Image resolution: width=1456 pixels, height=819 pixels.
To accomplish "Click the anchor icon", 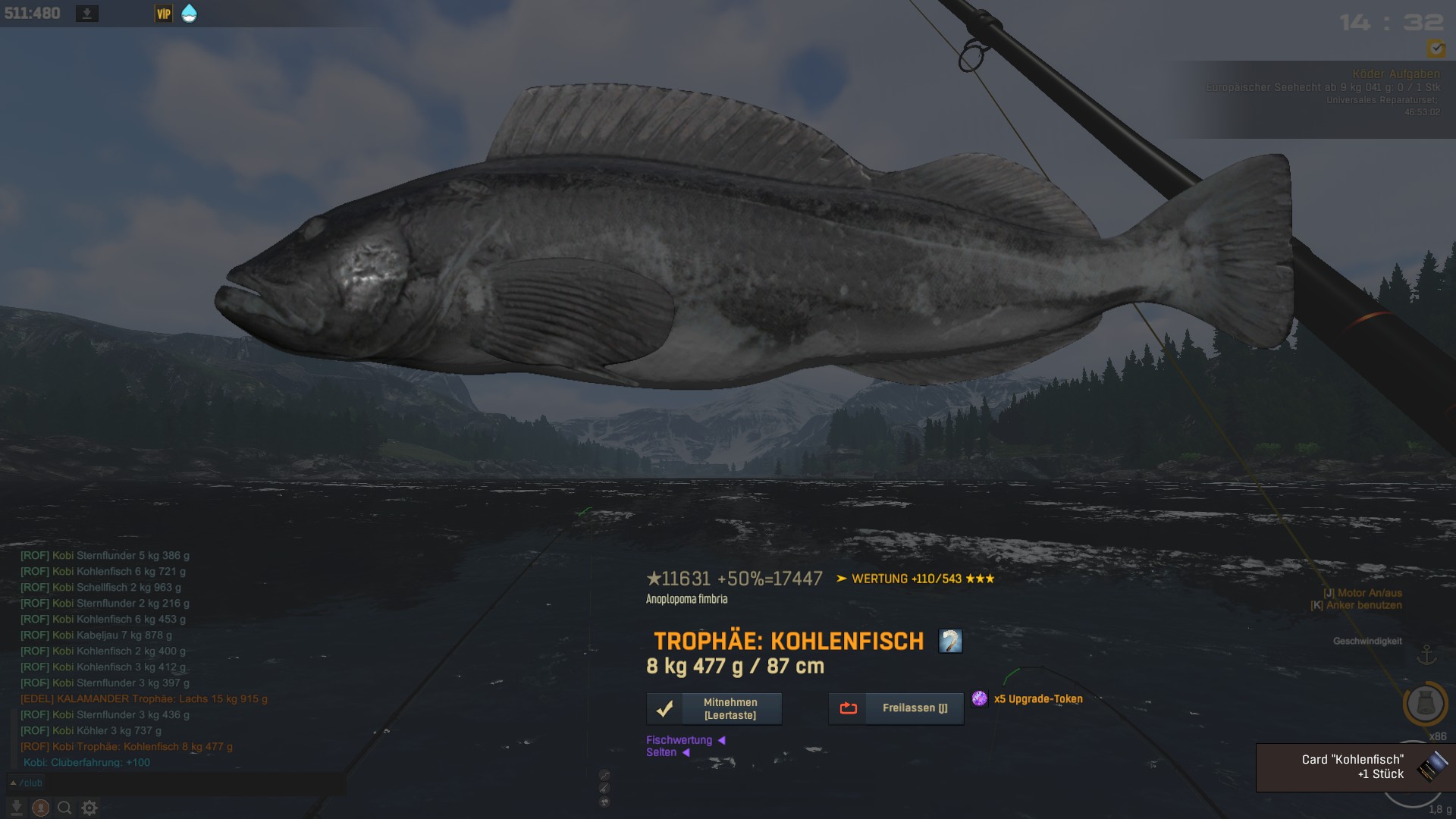I will pos(1426,654).
